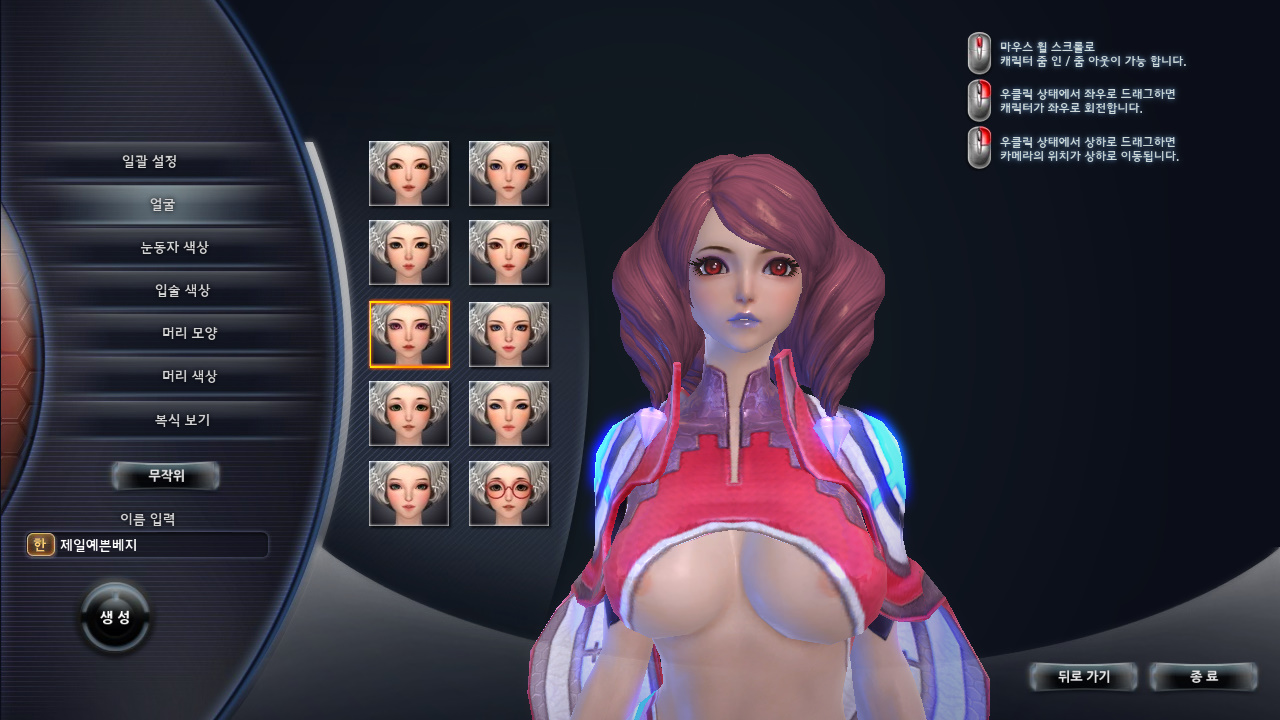The height and width of the screenshot is (720, 1280).
Task: Go back with the 뒤로 가기 button
Action: [1084, 677]
